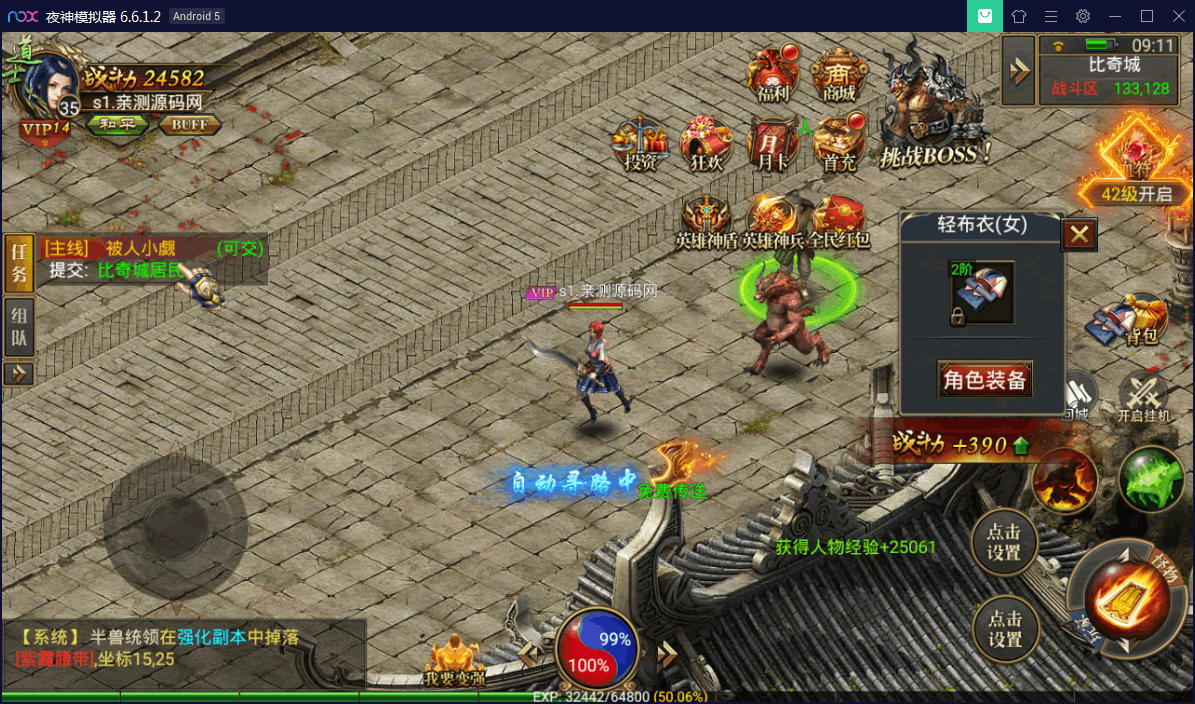Open the 投资 investment icon
The height and width of the screenshot is (704, 1195).
[x=640, y=143]
